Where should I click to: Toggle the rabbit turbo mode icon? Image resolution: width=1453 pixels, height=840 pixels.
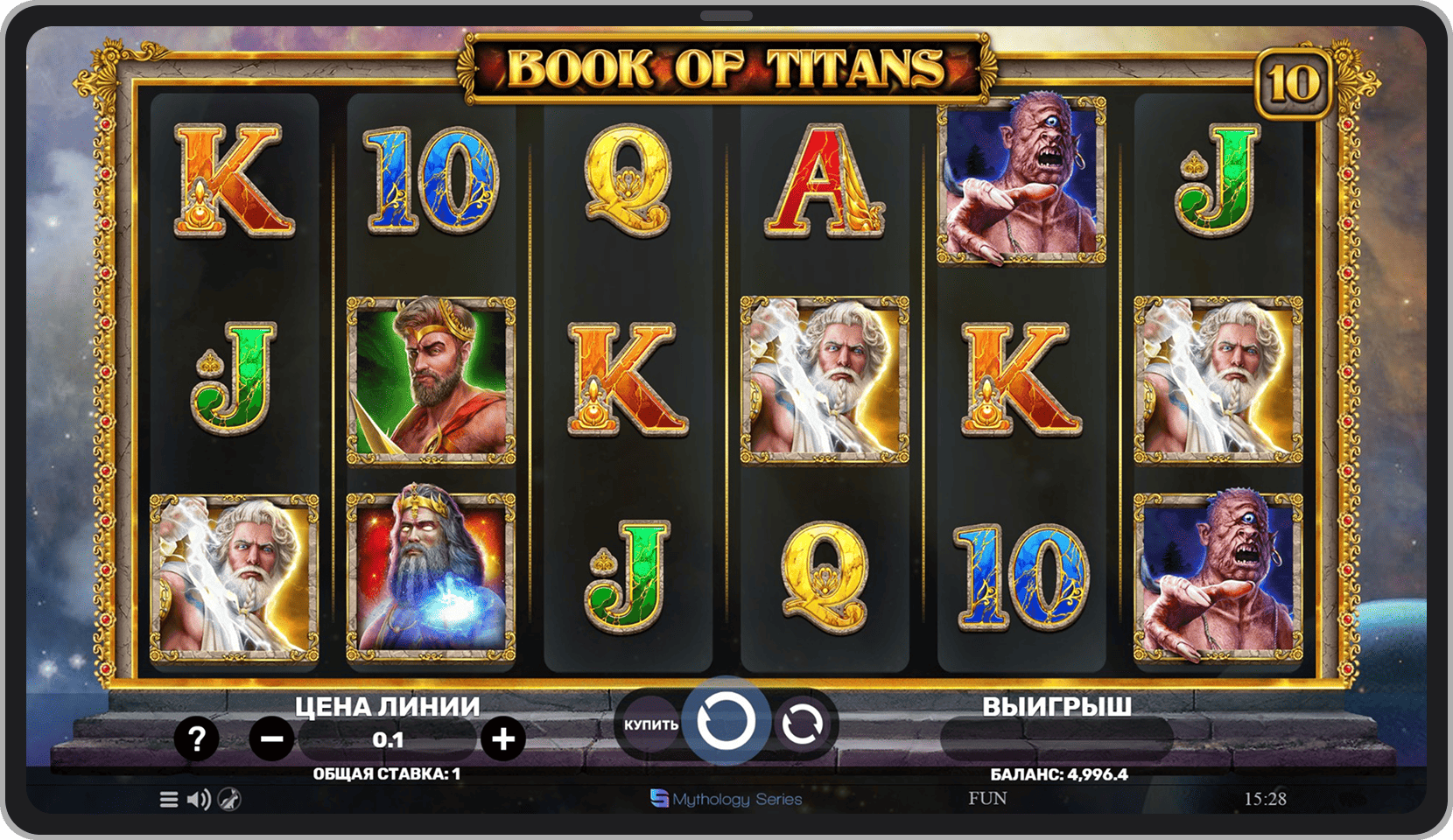point(229,799)
